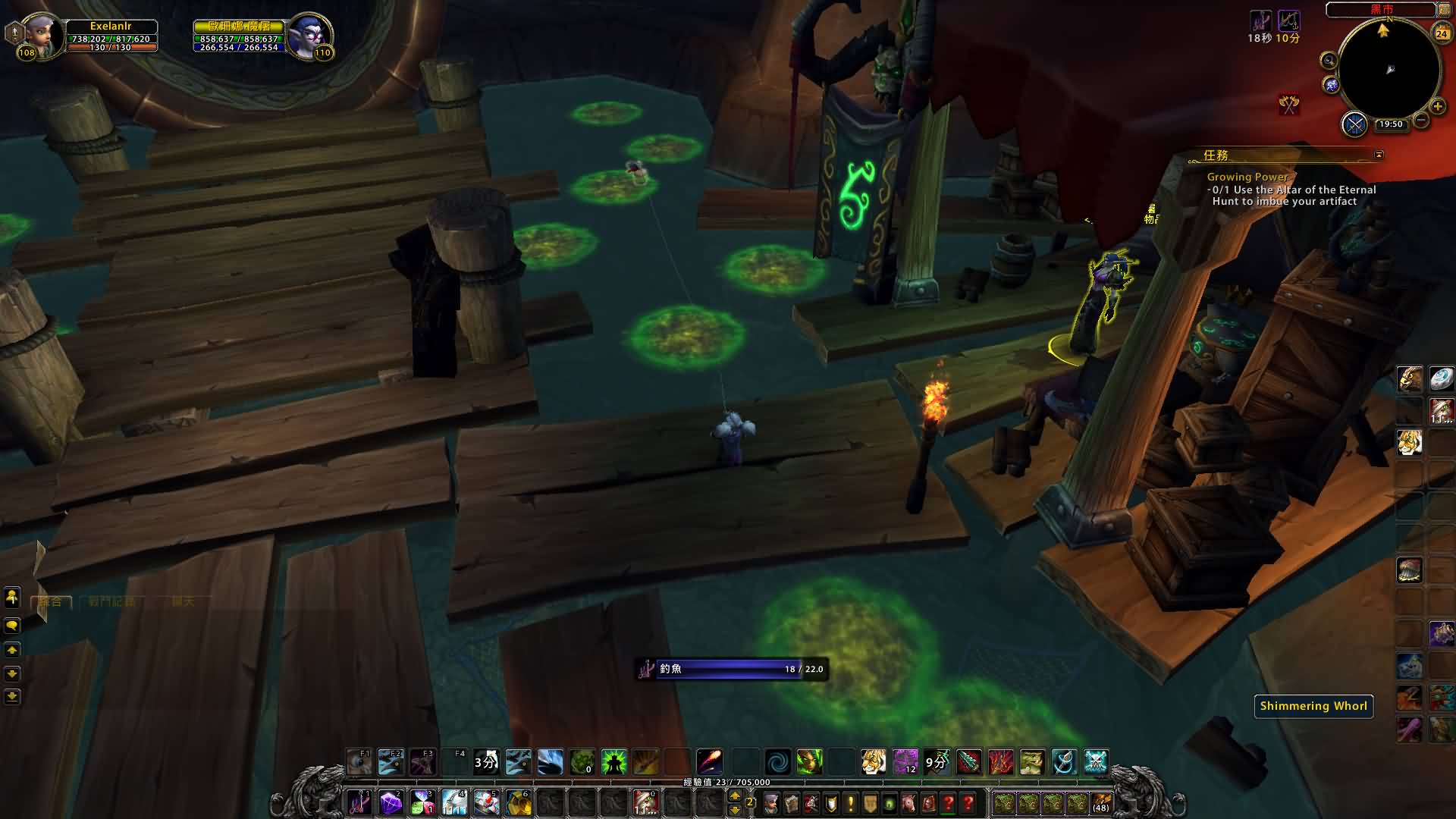Activate the blue swirl ability icon

777,761
